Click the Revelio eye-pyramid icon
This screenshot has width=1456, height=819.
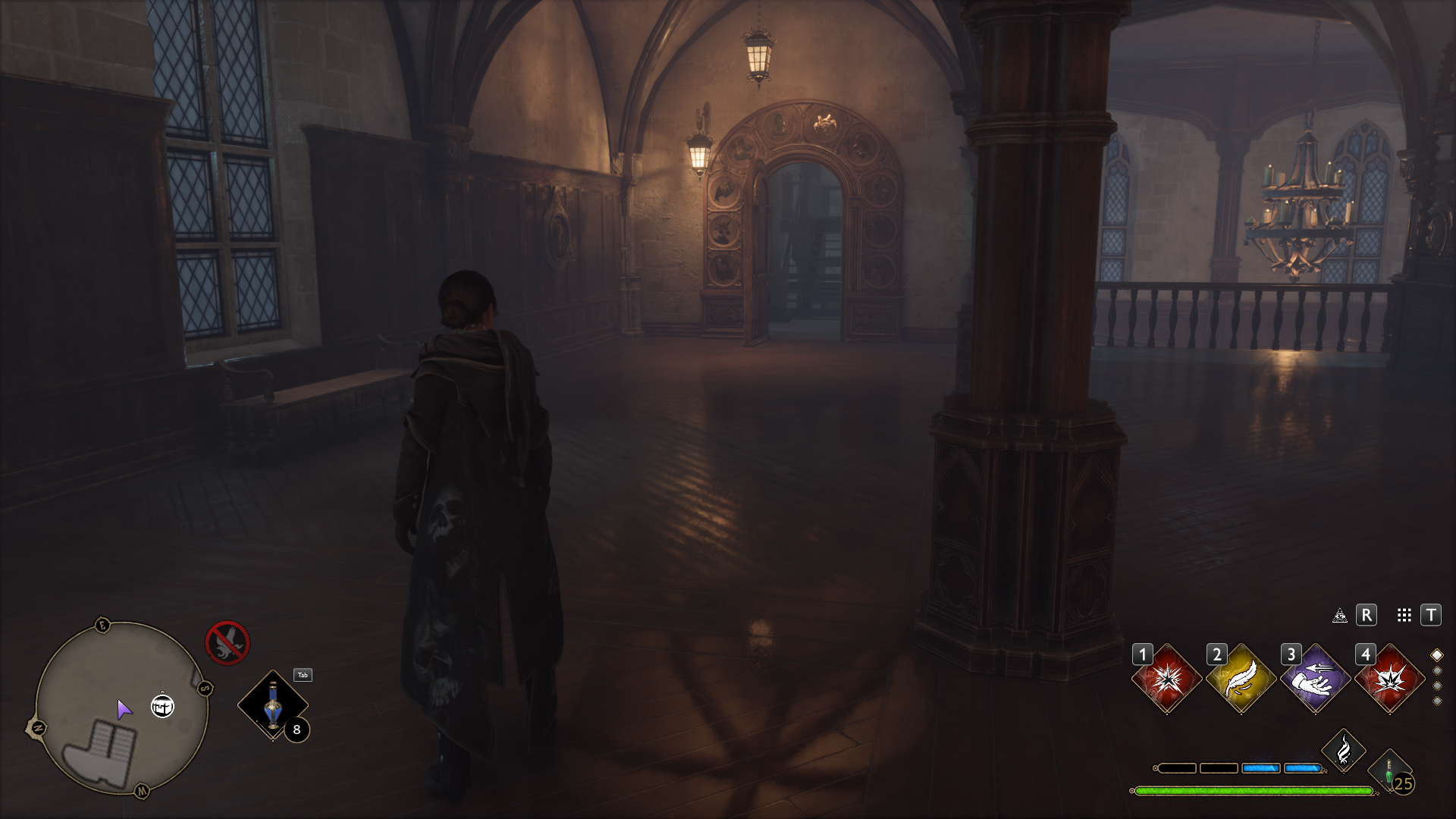point(1340,615)
